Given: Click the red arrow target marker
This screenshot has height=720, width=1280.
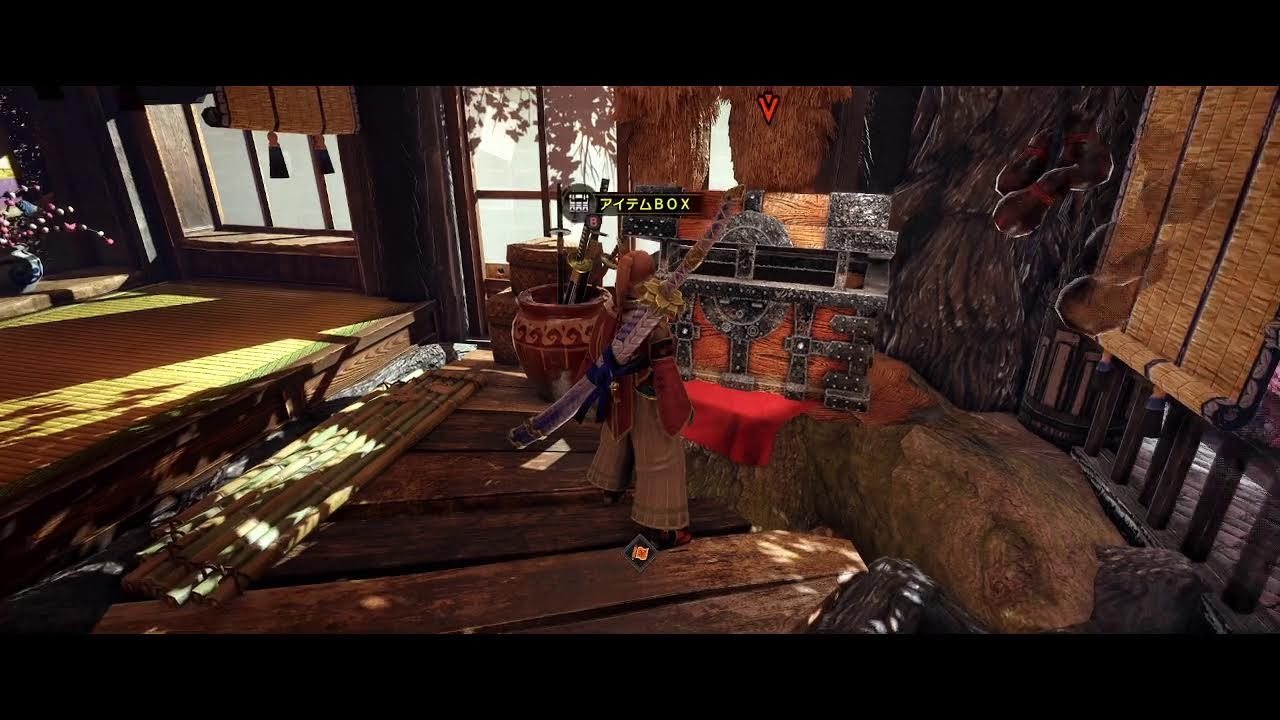Looking at the screenshot, I should pyautogui.click(x=768, y=107).
